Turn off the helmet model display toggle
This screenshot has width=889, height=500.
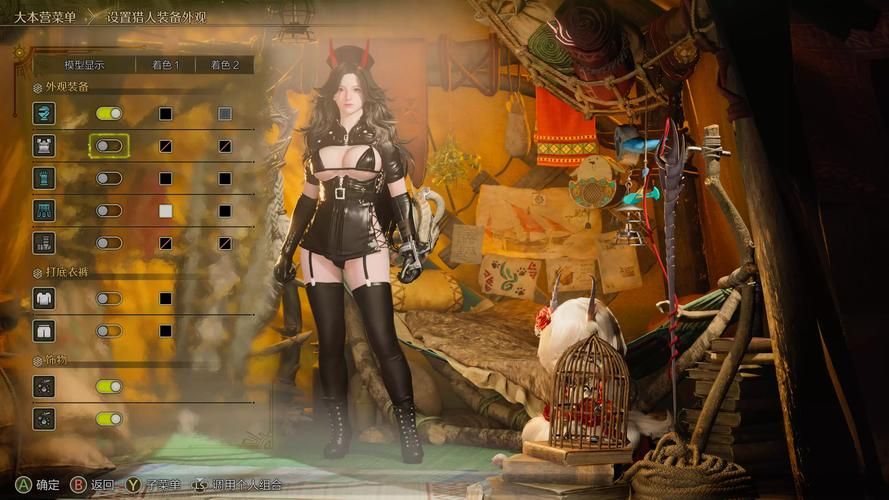(x=109, y=114)
